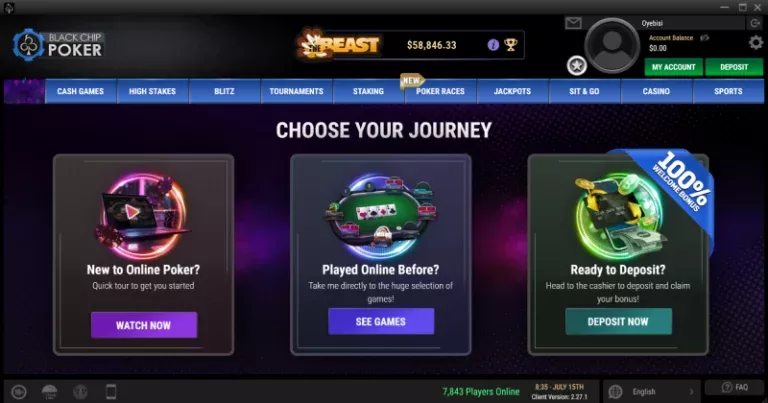The image size is (768, 403).
Task: Select the Sports tab
Action: pyautogui.click(x=728, y=91)
